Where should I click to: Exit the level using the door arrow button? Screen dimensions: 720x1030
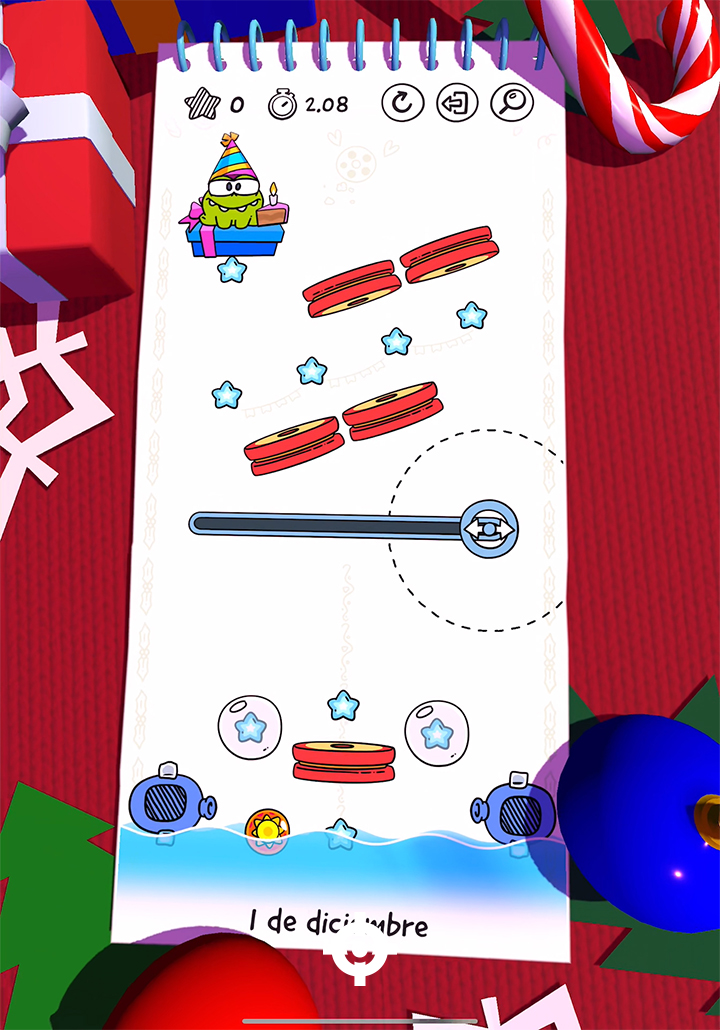[457, 103]
